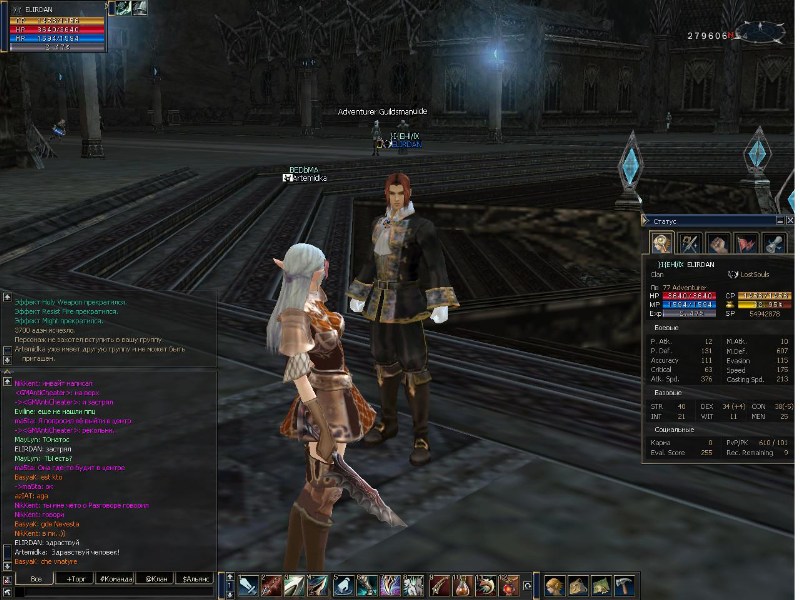This screenshot has height=600, width=800.
Task: Select the #Команда party chat tab
Action: 116,579
